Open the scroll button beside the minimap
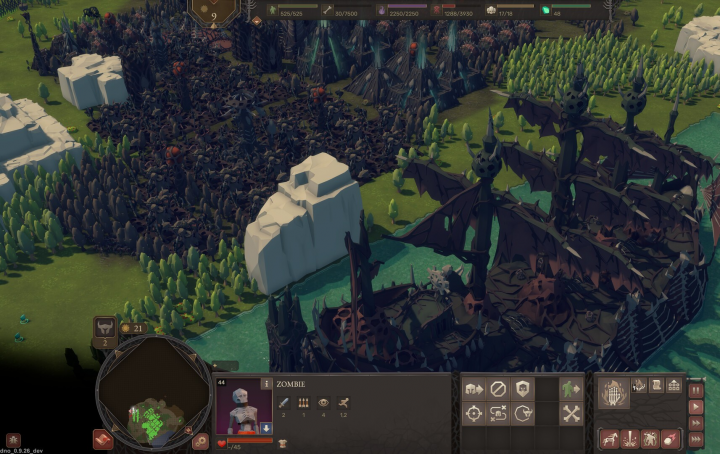Screen dimensions: 720x454 [x=102, y=439]
